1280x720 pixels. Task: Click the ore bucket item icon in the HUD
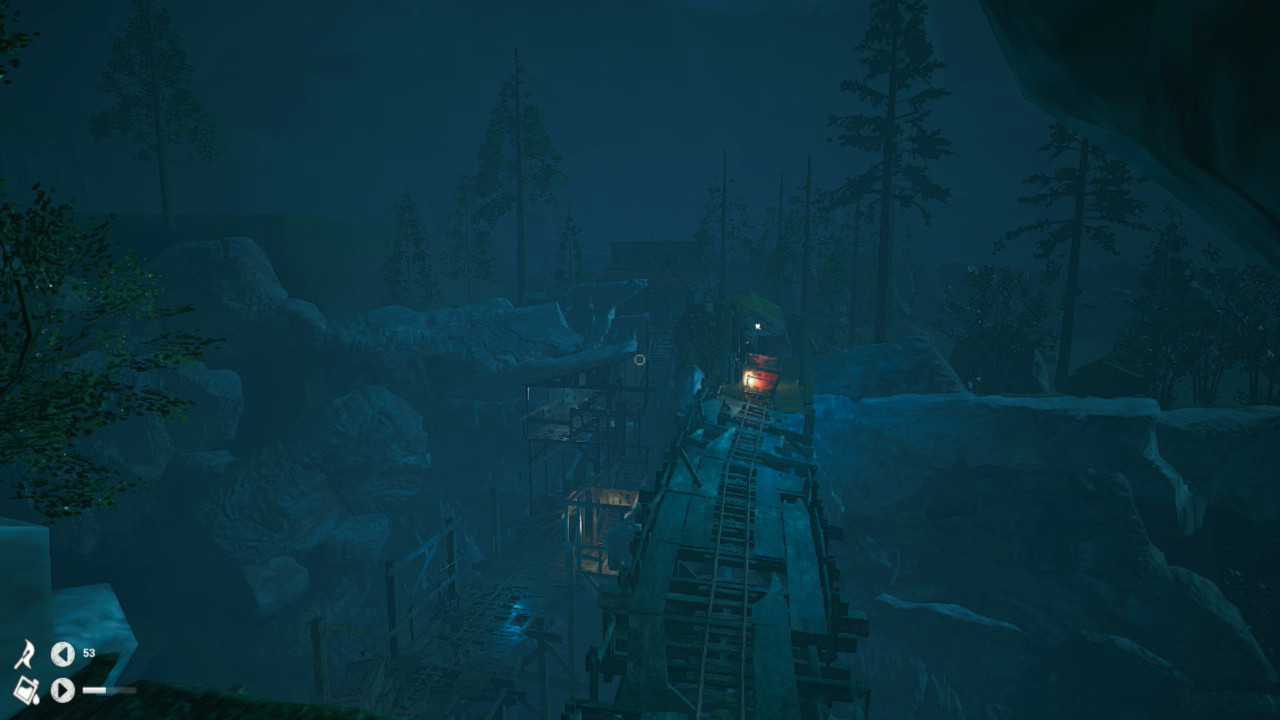pyautogui.click(x=27, y=691)
